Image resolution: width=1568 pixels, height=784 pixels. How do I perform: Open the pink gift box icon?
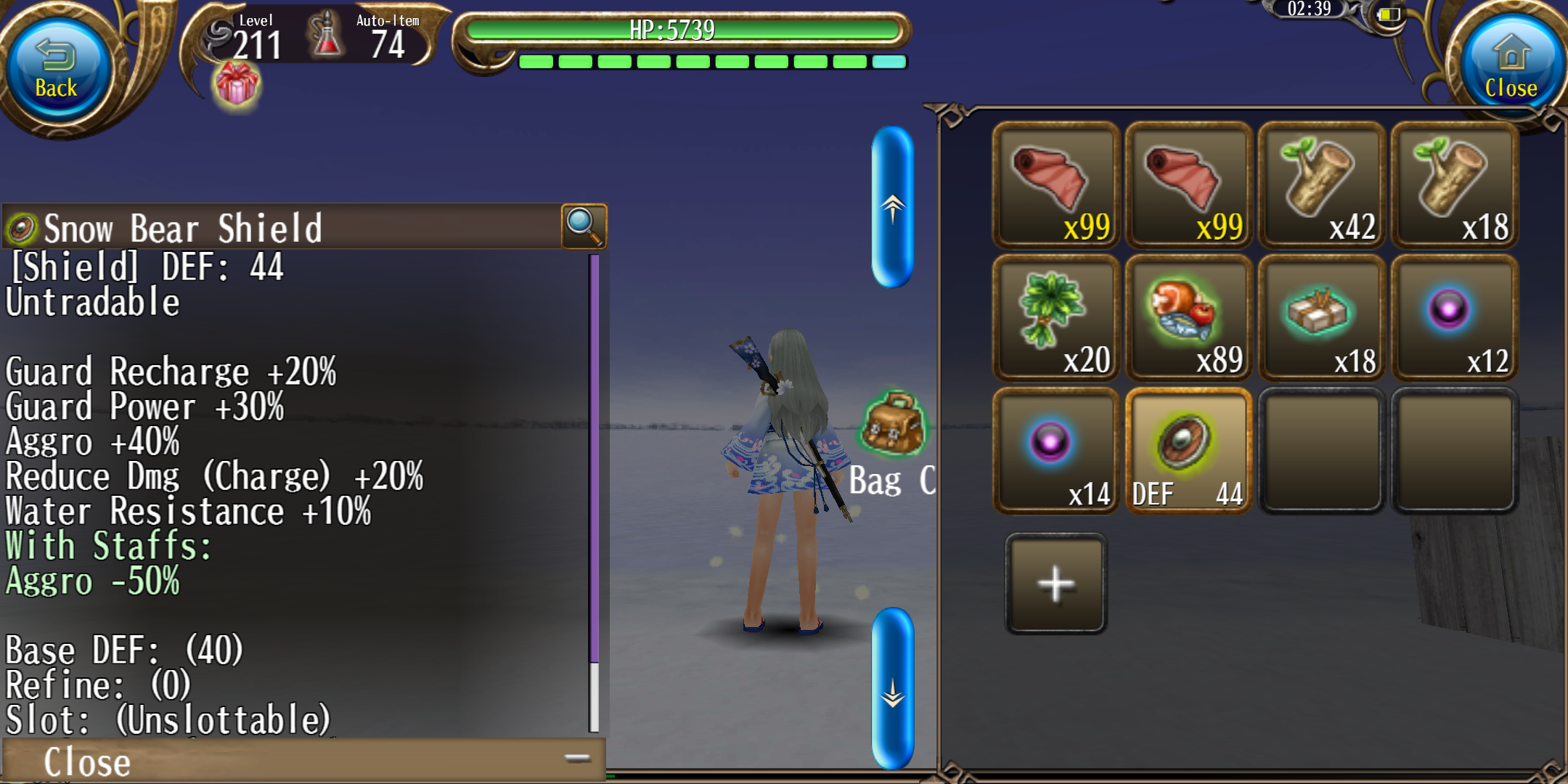click(236, 85)
